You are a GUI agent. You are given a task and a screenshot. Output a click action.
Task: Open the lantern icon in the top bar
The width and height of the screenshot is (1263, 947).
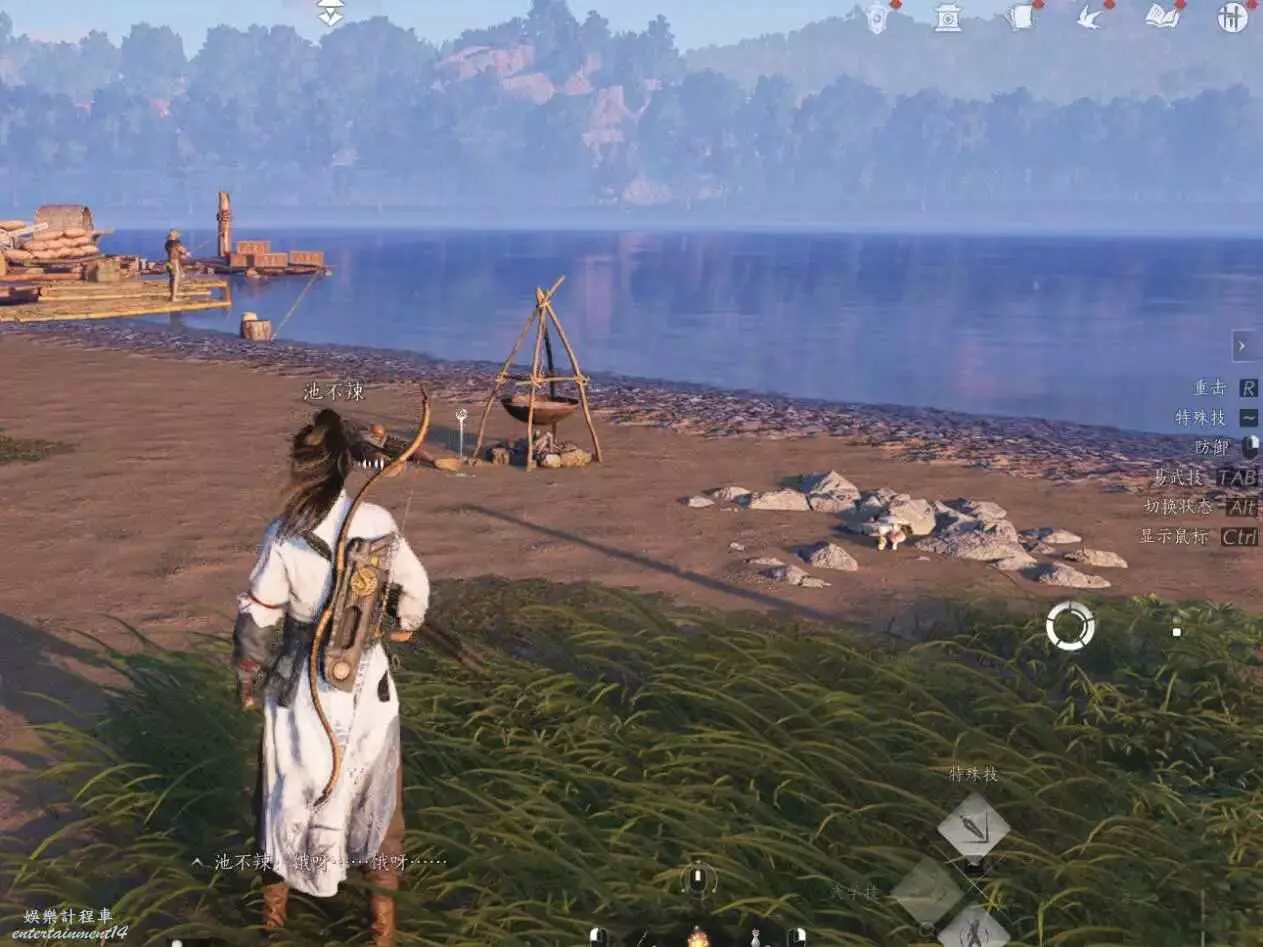[877, 17]
